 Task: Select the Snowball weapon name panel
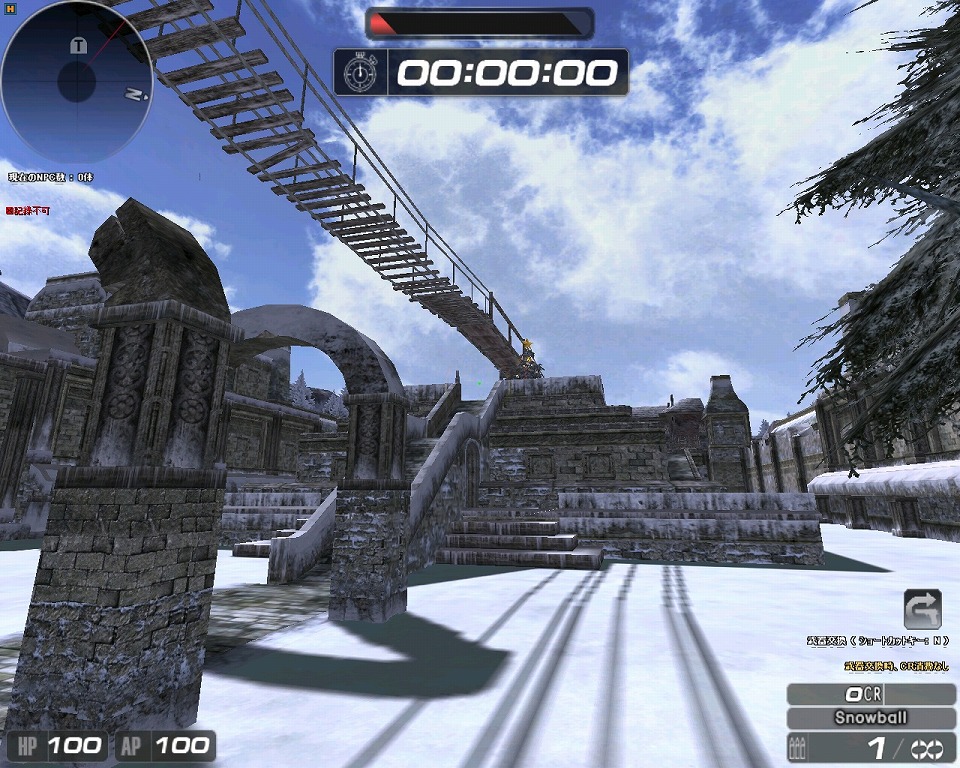871,718
